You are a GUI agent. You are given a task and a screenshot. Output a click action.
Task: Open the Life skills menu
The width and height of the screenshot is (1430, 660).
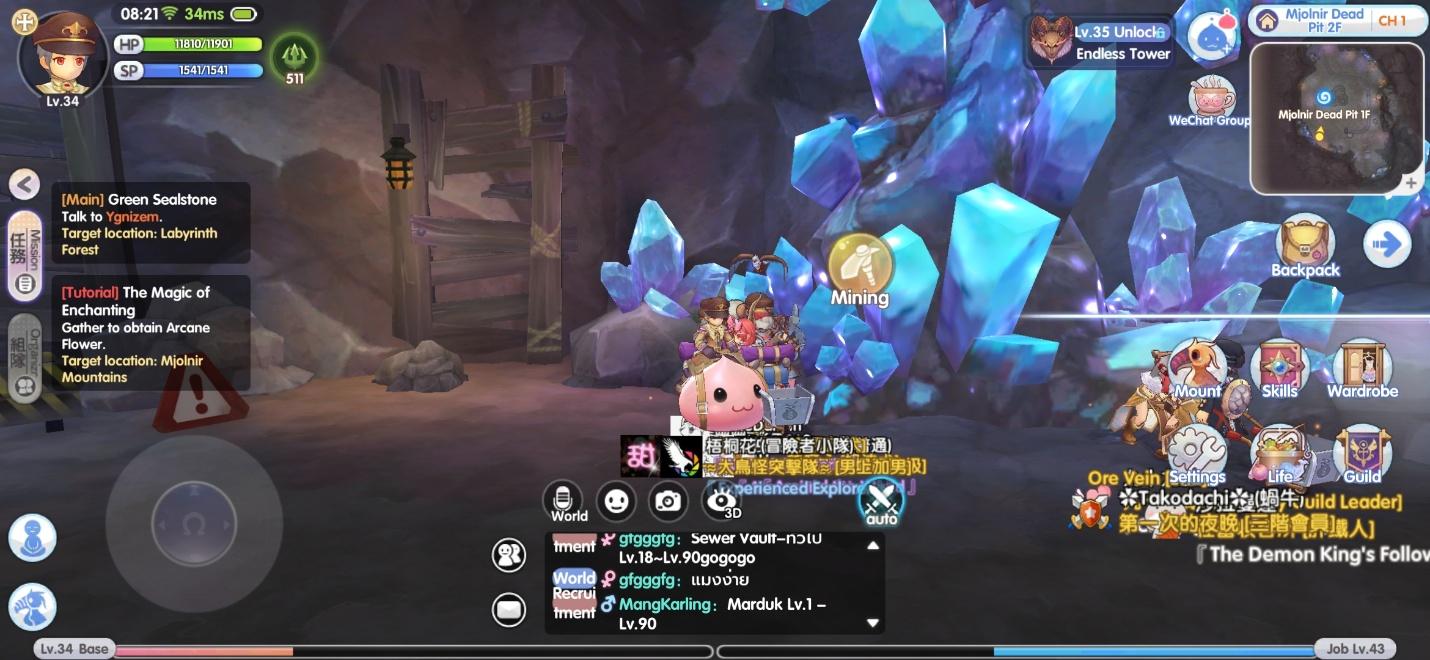[1279, 455]
